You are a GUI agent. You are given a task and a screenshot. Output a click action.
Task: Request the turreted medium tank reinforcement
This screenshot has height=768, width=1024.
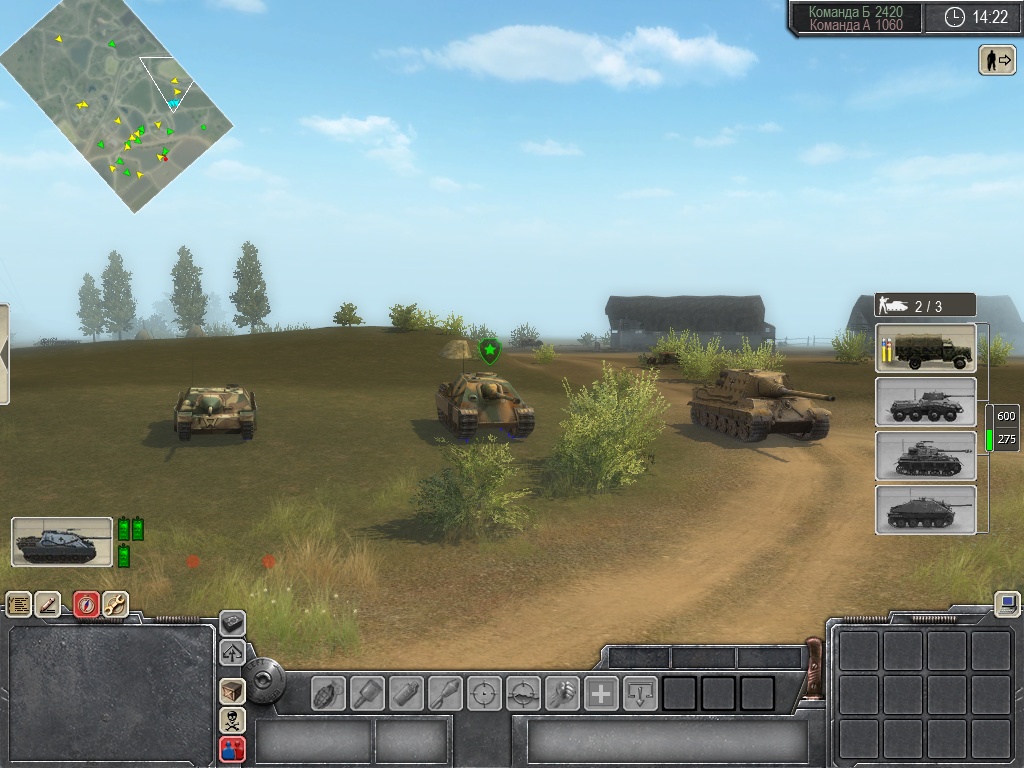pos(925,456)
